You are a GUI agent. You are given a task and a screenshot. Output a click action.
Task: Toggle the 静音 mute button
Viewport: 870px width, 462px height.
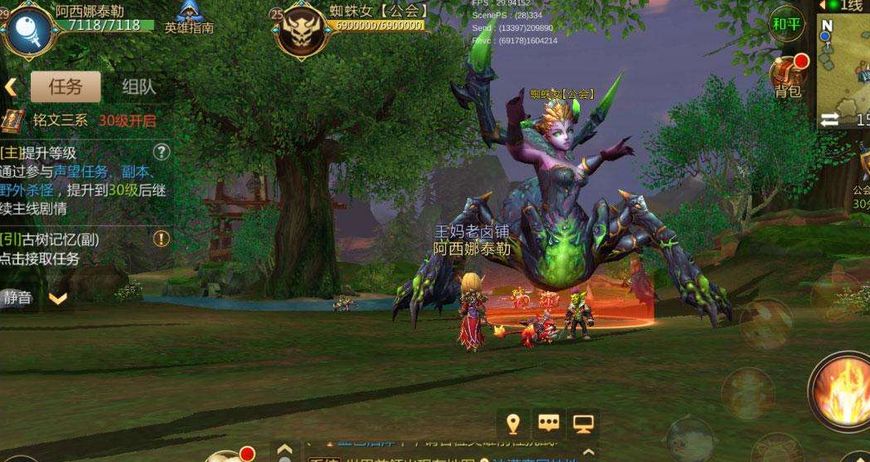tap(18, 297)
